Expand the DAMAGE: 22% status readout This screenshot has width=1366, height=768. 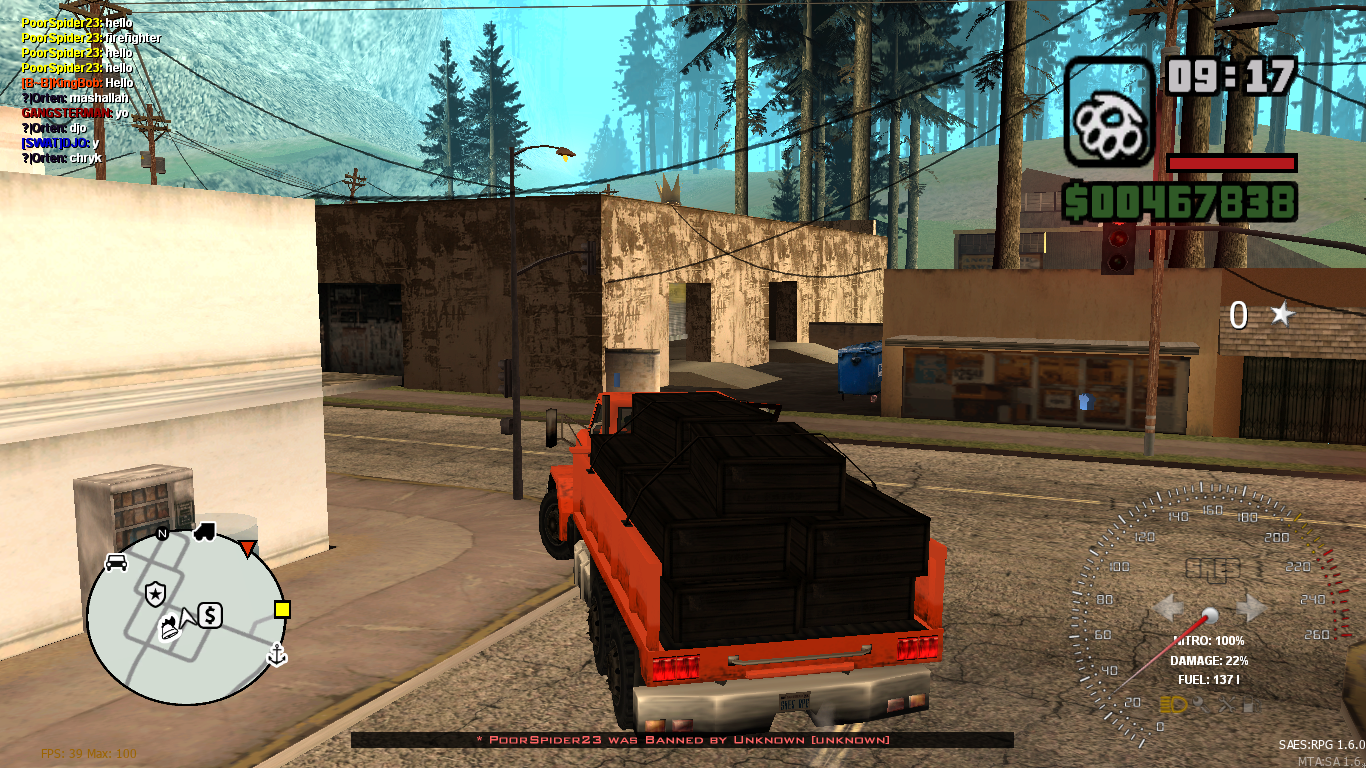pyautogui.click(x=1210, y=661)
